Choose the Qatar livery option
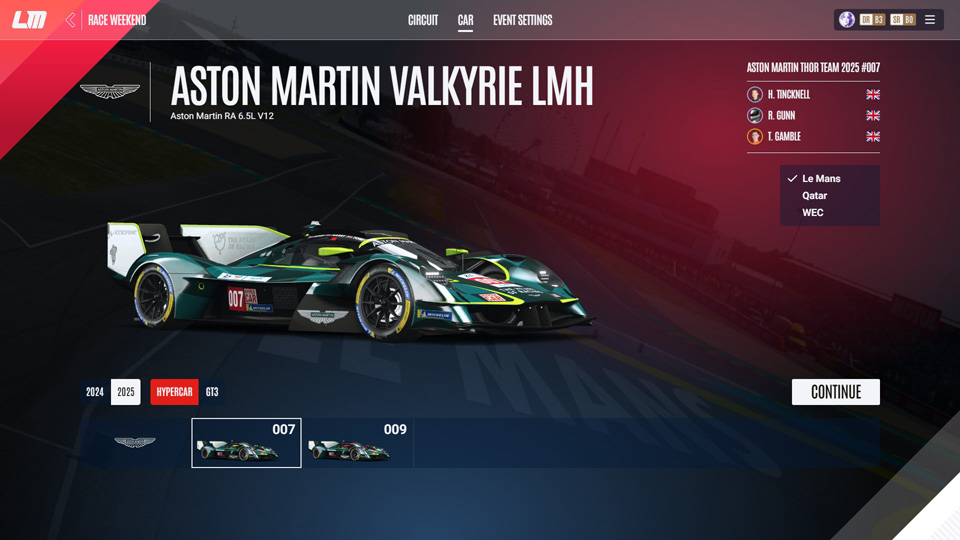This screenshot has height=540, width=960. point(814,196)
